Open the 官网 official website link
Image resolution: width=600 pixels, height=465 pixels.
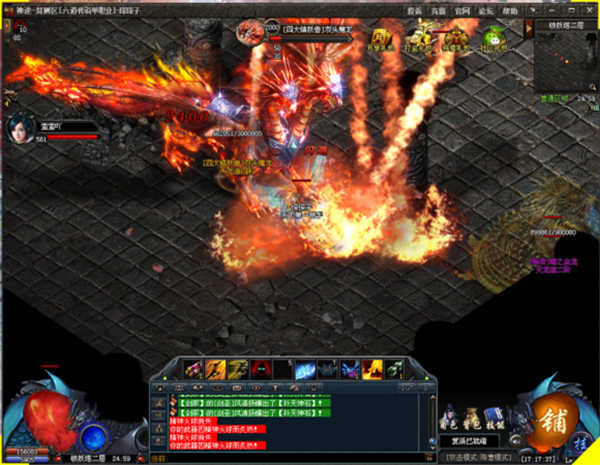pyautogui.click(x=461, y=10)
